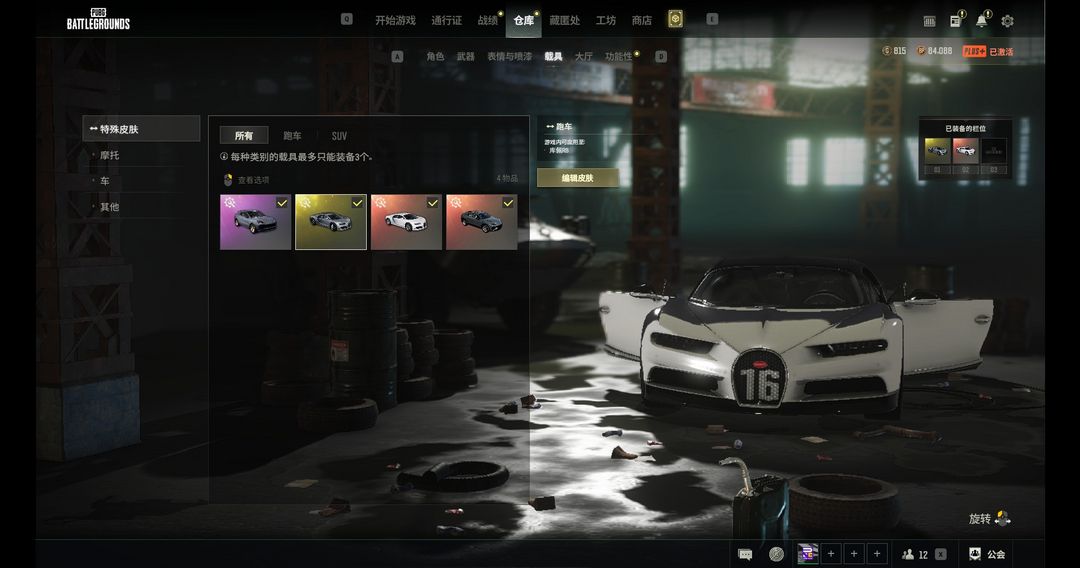Pick the white sports car skin thumbnail
This screenshot has width=1080, height=568.
point(406,222)
